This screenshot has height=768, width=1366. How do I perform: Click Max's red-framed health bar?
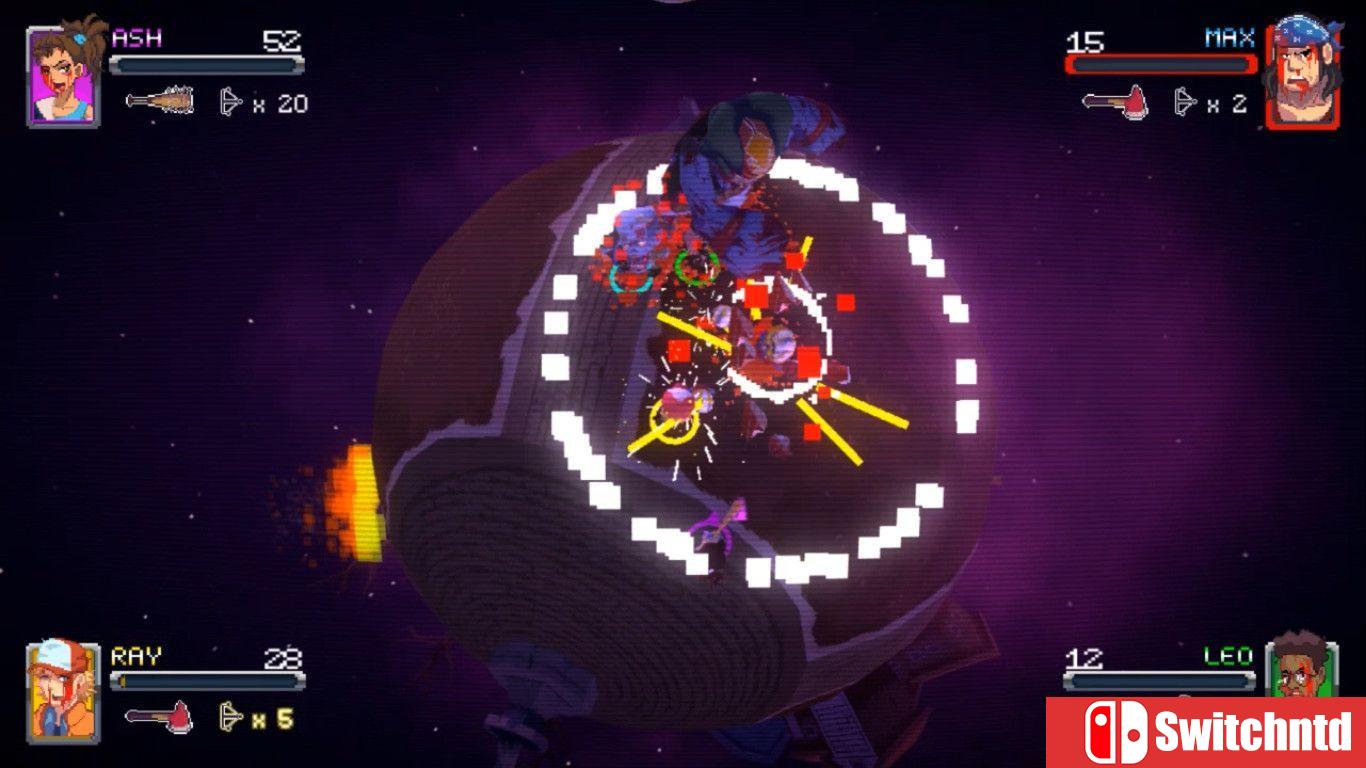pyautogui.click(x=1160, y=62)
